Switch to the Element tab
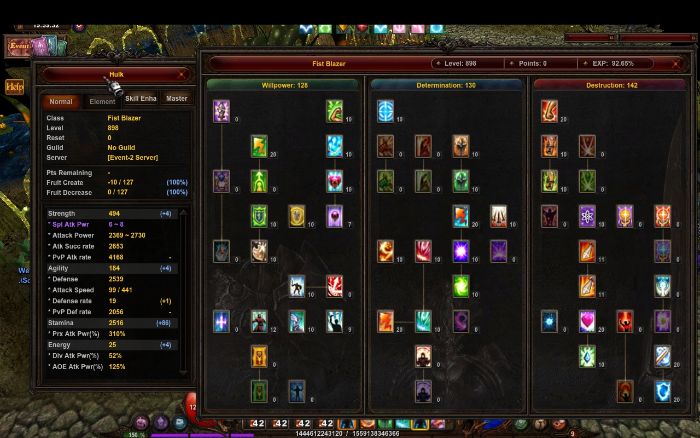This screenshot has width=700, height=438. [x=102, y=101]
